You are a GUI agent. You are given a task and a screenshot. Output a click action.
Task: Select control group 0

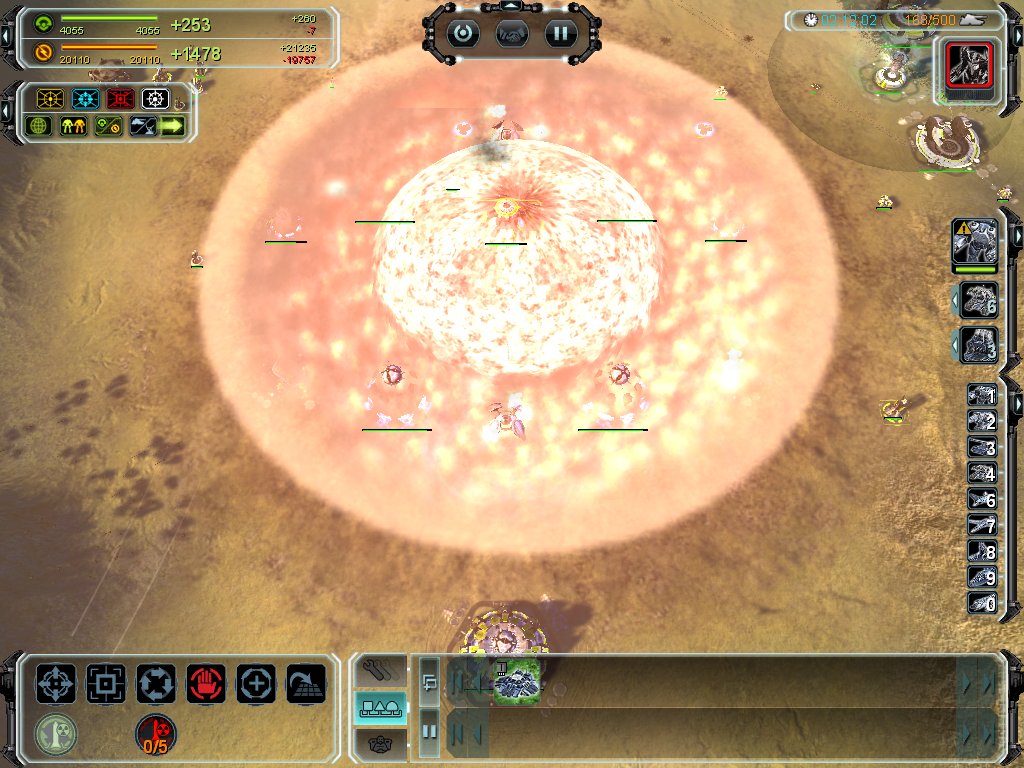(x=981, y=603)
